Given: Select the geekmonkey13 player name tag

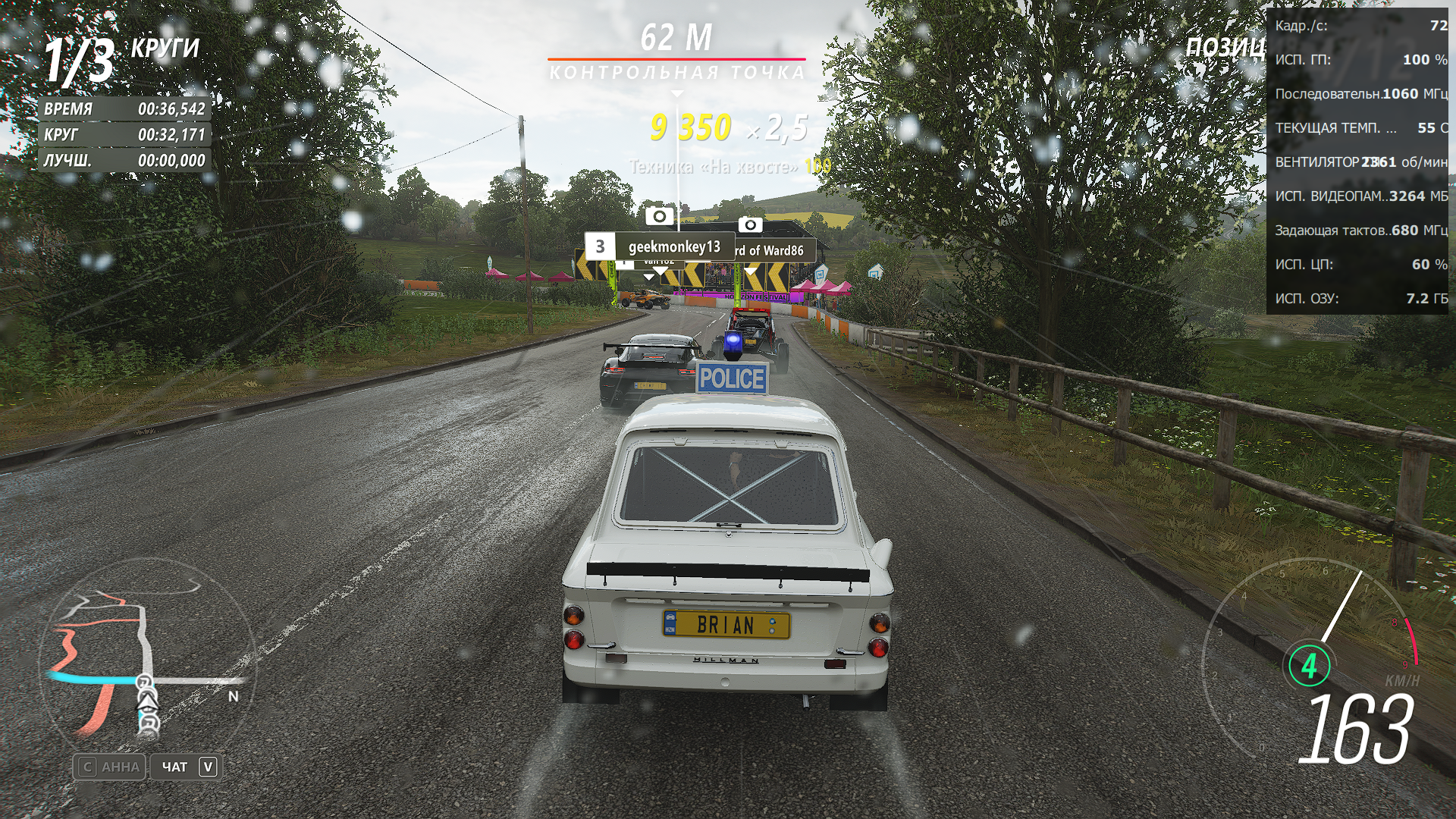Looking at the screenshot, I should [660, 246].
